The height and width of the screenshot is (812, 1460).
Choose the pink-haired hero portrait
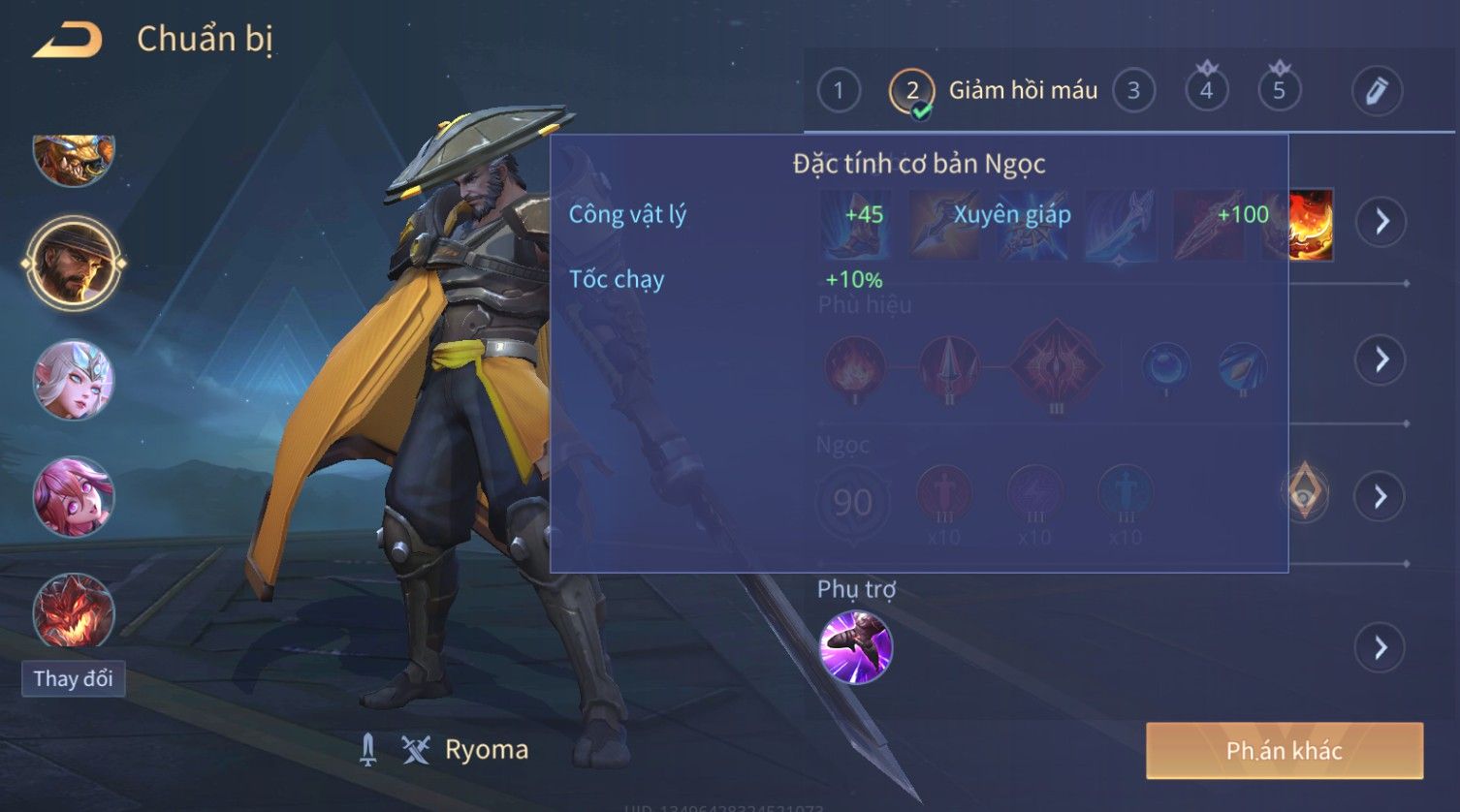point(74,496)
